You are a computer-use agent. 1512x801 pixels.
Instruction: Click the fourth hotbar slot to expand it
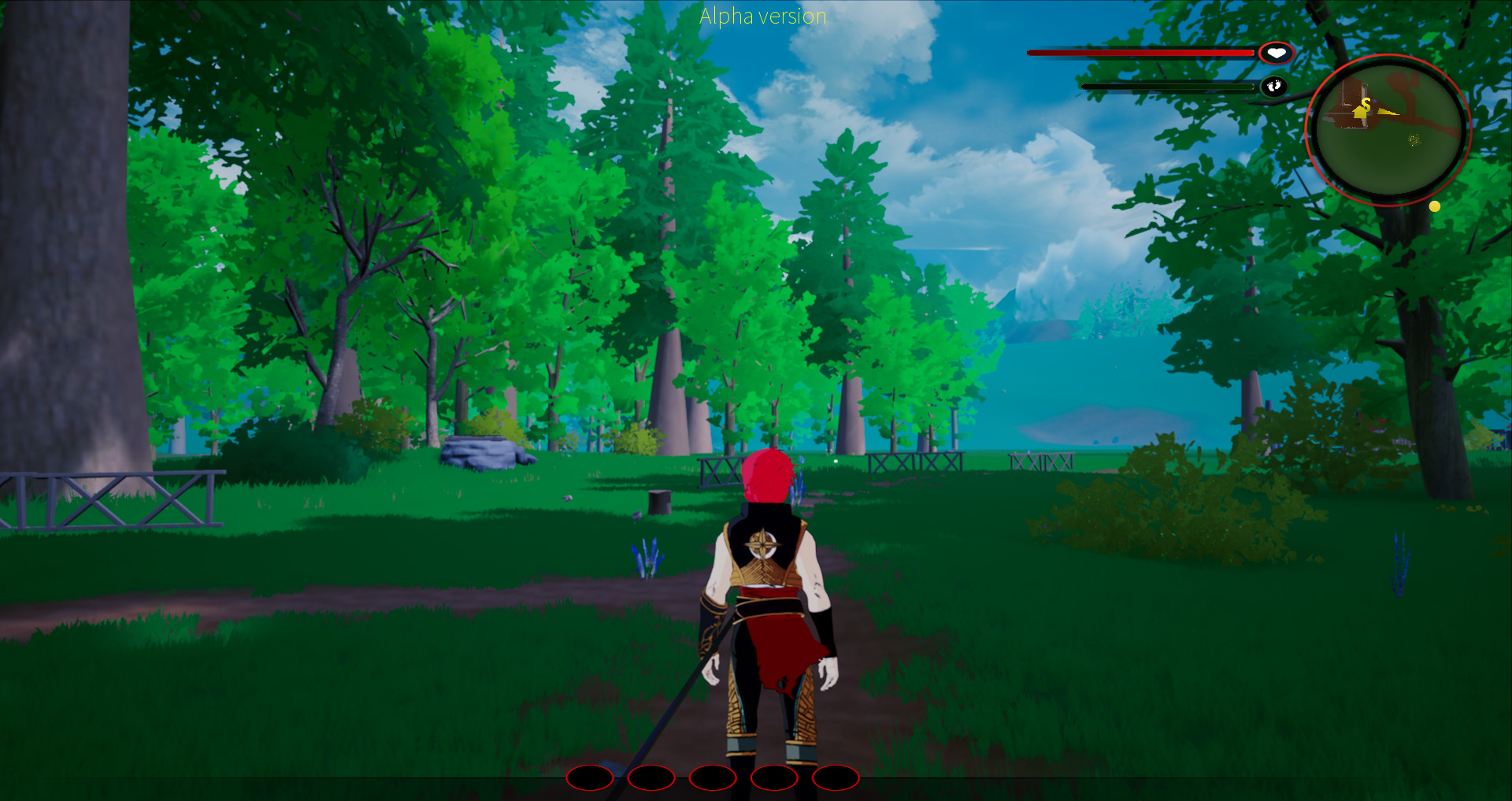[774, 778]
